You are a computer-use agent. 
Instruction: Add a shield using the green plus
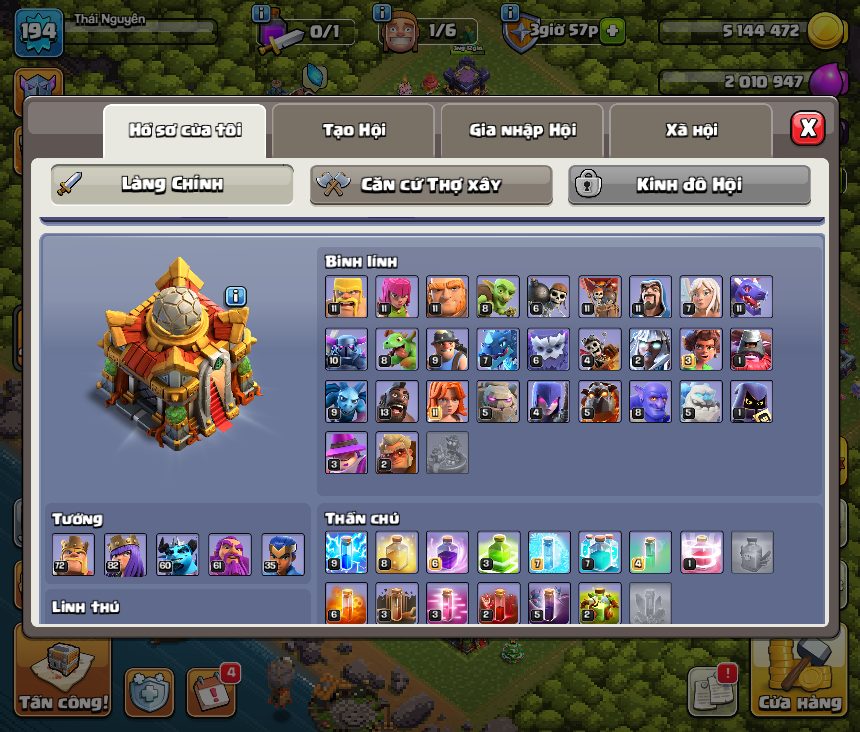612,31
